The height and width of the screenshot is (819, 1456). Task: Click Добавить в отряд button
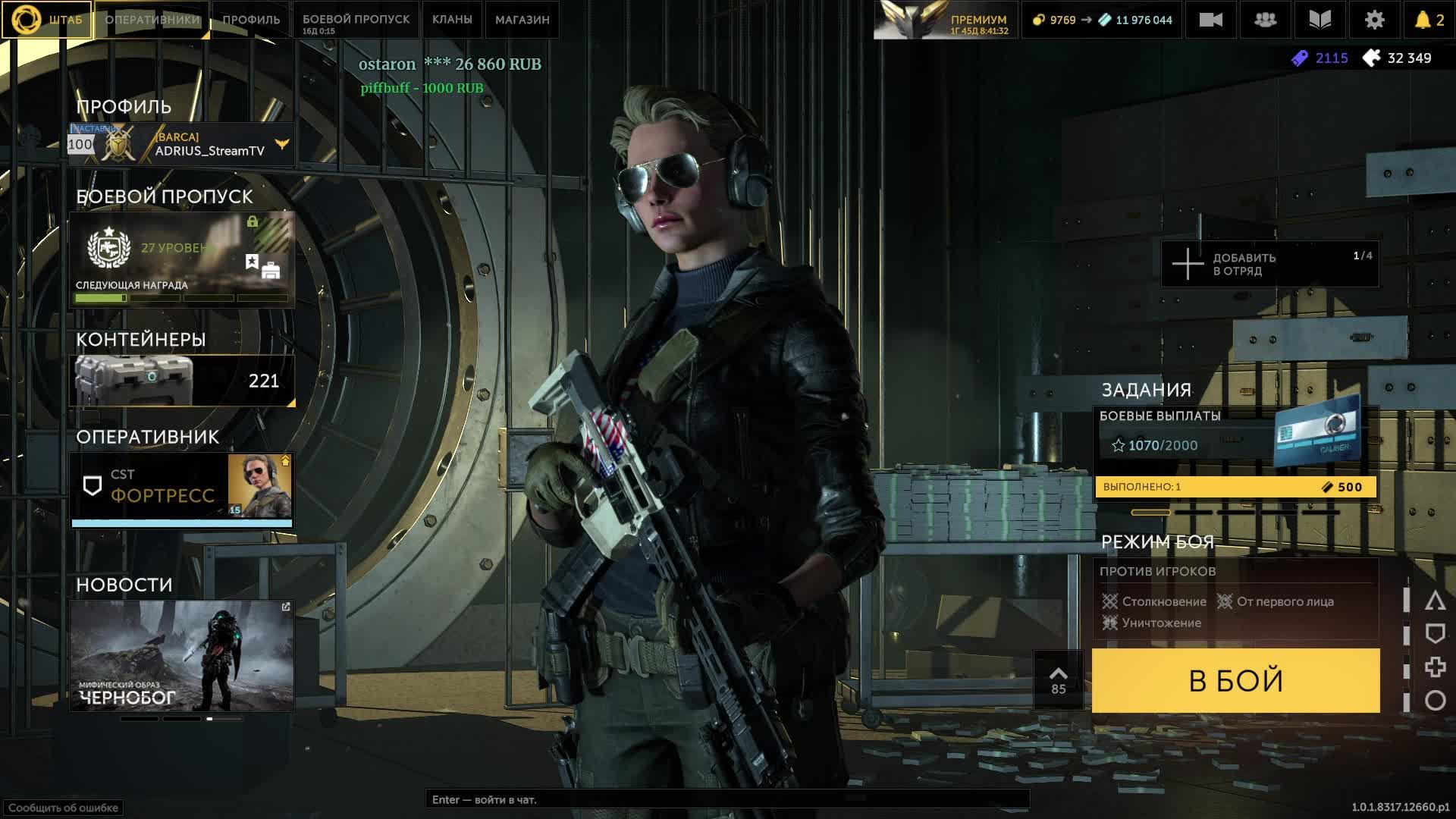click(1269, 264)
